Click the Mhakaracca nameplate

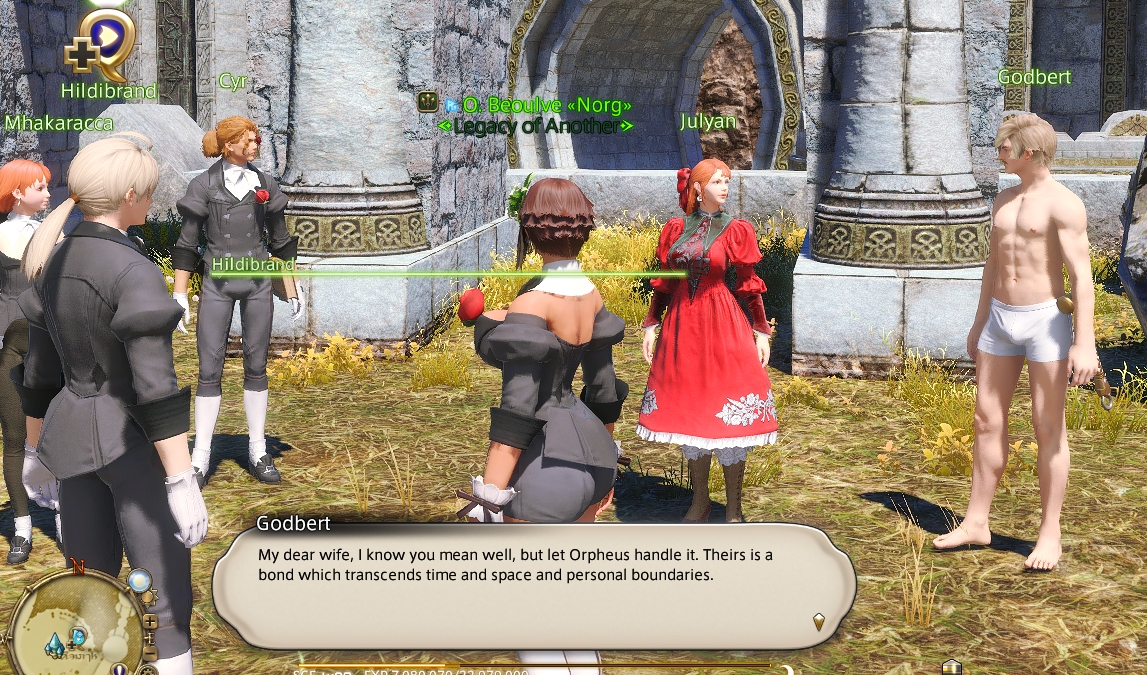click(59, 123)
